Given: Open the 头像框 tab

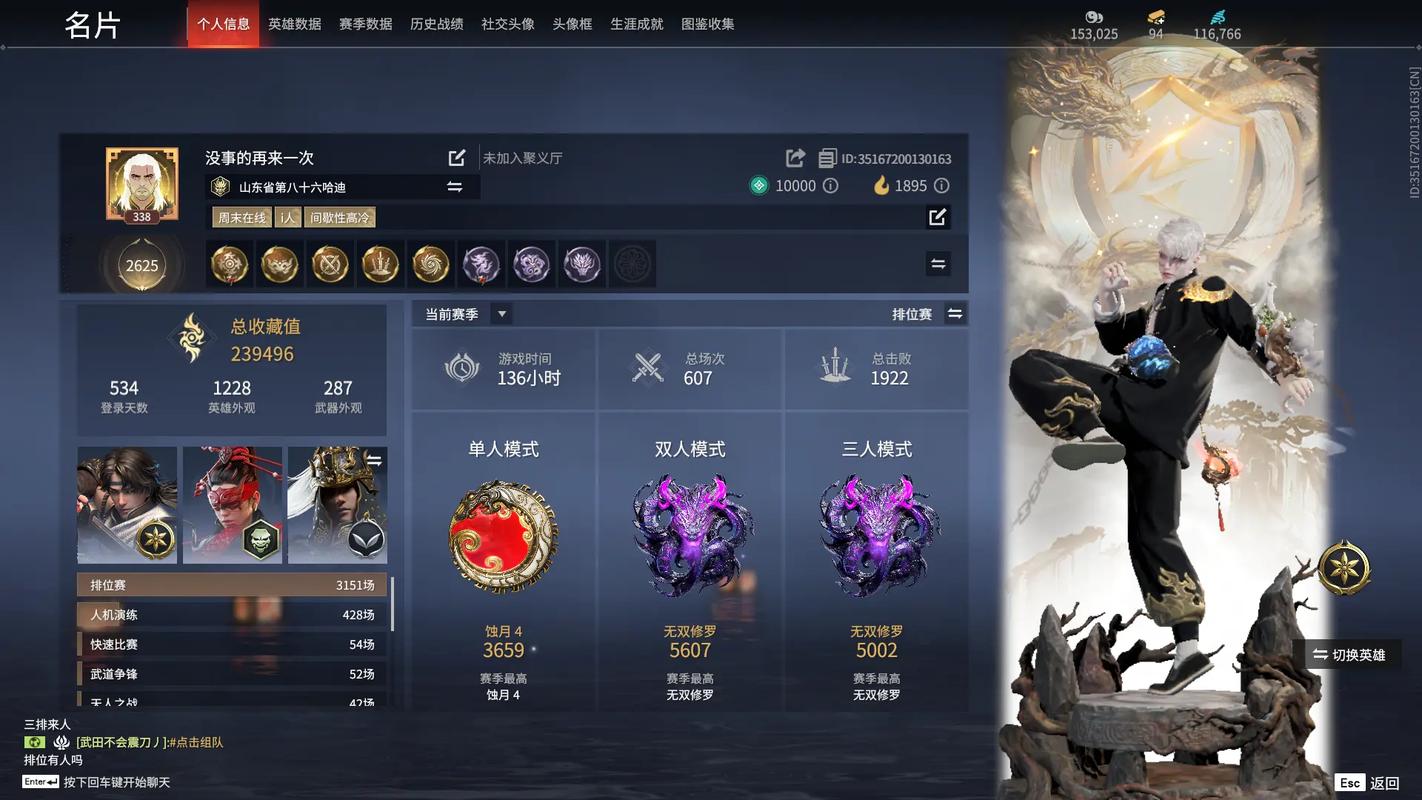Looking at the screenshot, I should point(572,24).
